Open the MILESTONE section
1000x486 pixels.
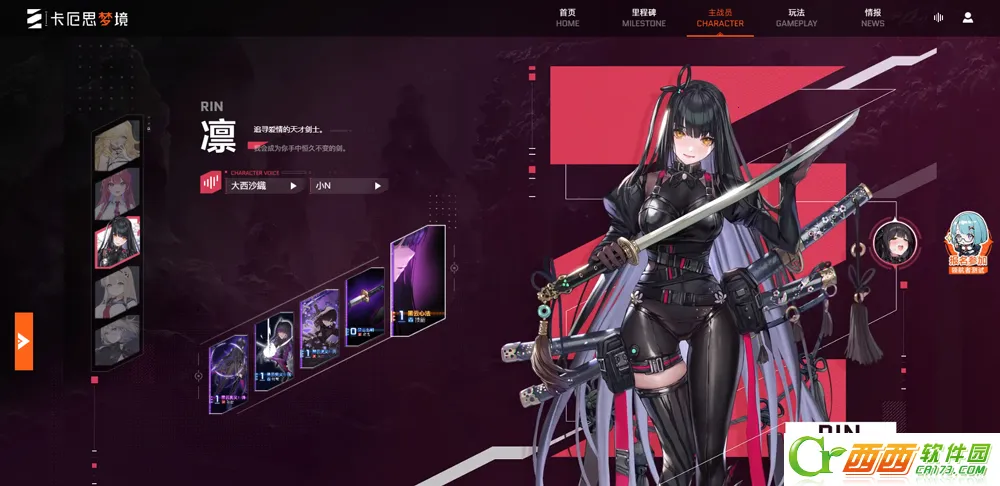(x=644, y=17)
